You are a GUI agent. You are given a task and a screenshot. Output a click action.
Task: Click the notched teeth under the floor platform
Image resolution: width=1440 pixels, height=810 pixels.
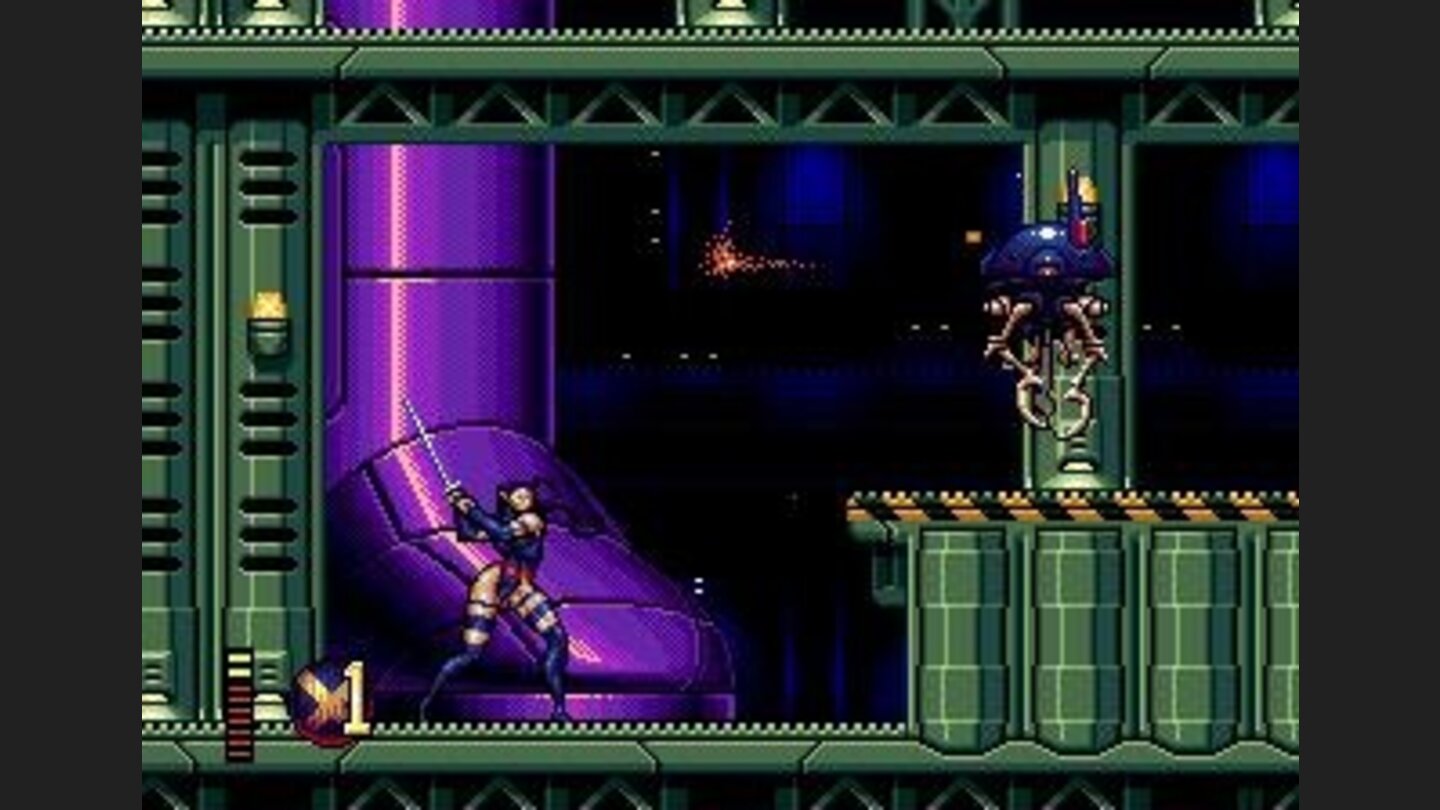pos(600,725)
